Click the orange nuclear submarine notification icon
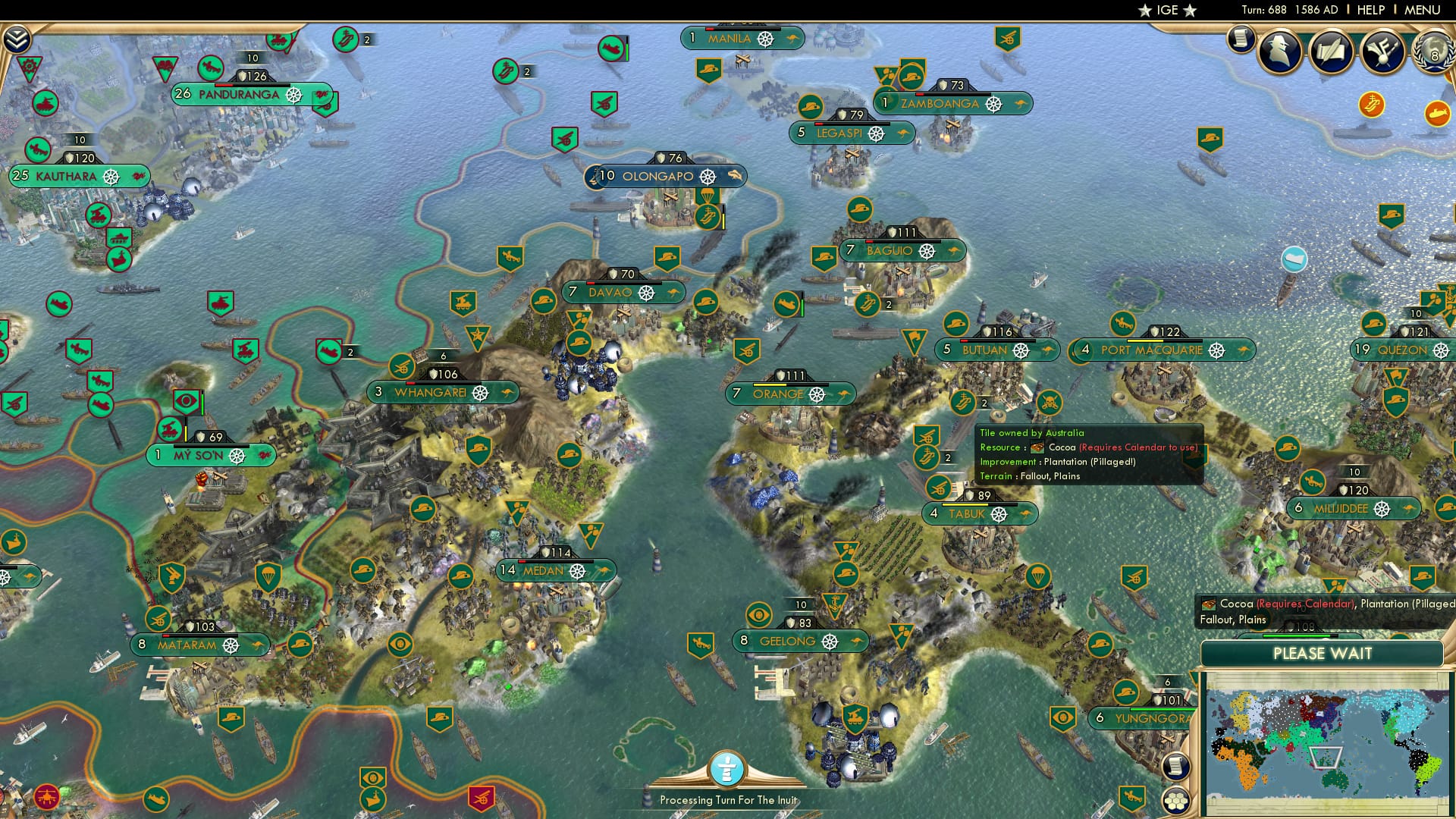Screen dimensions: 1456x819 click(x=1438, y=112)
